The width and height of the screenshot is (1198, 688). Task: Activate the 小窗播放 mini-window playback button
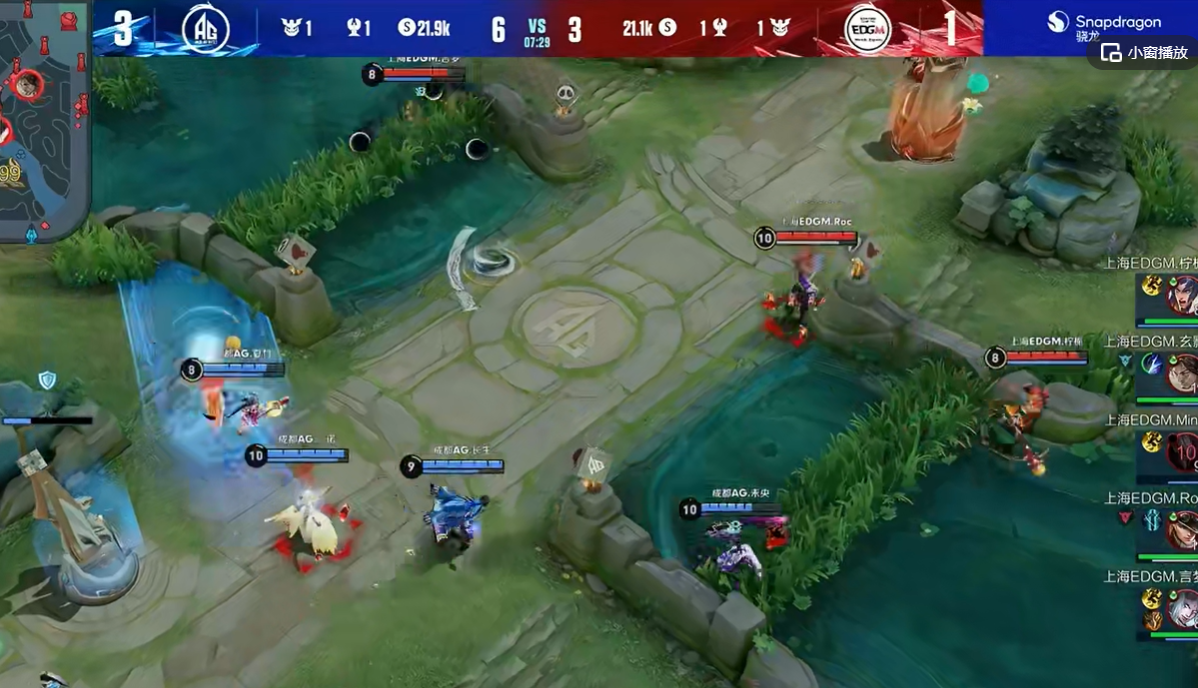[1146, 53]
